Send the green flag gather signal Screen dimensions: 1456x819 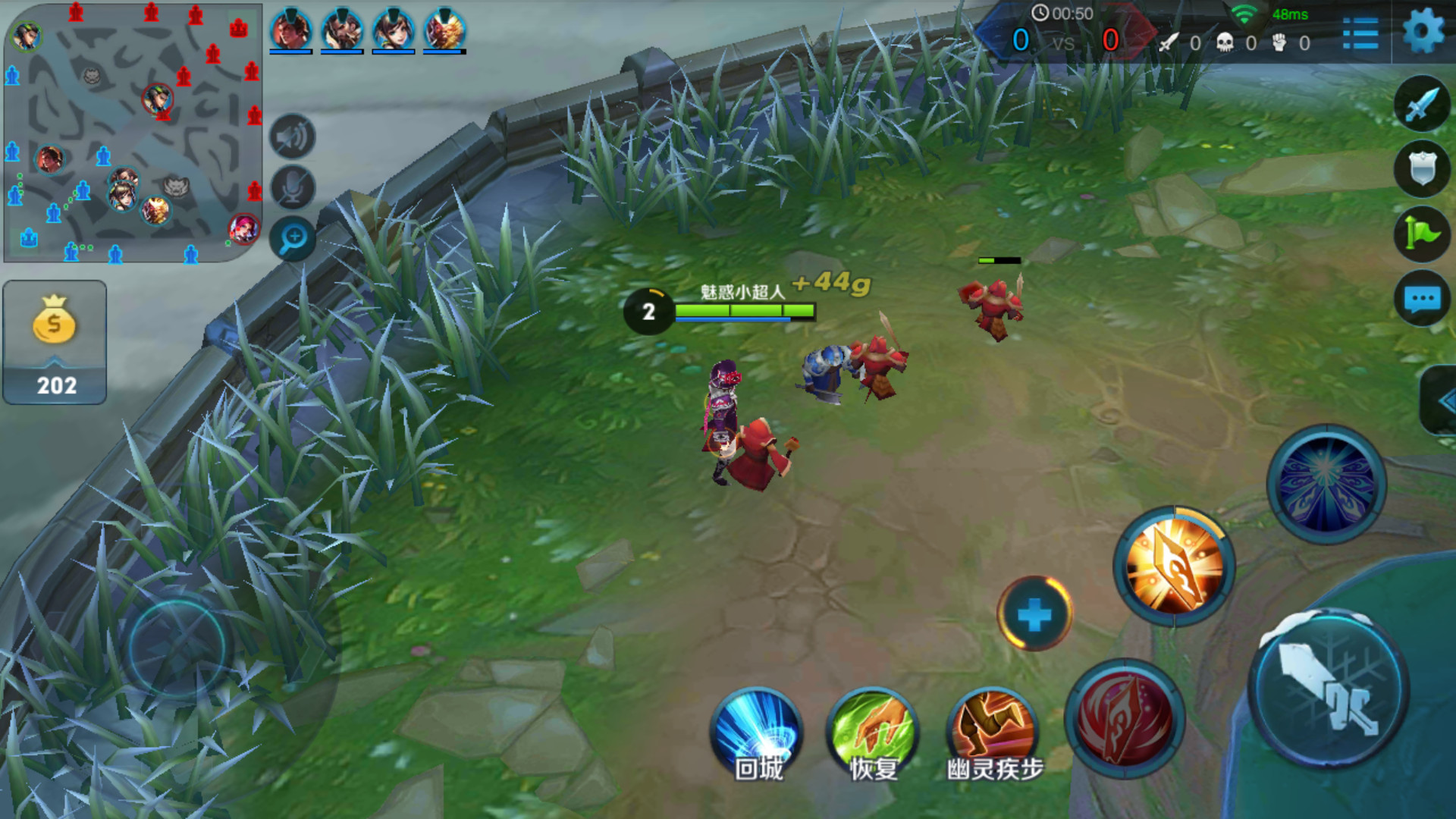[x=1422, y=234]
